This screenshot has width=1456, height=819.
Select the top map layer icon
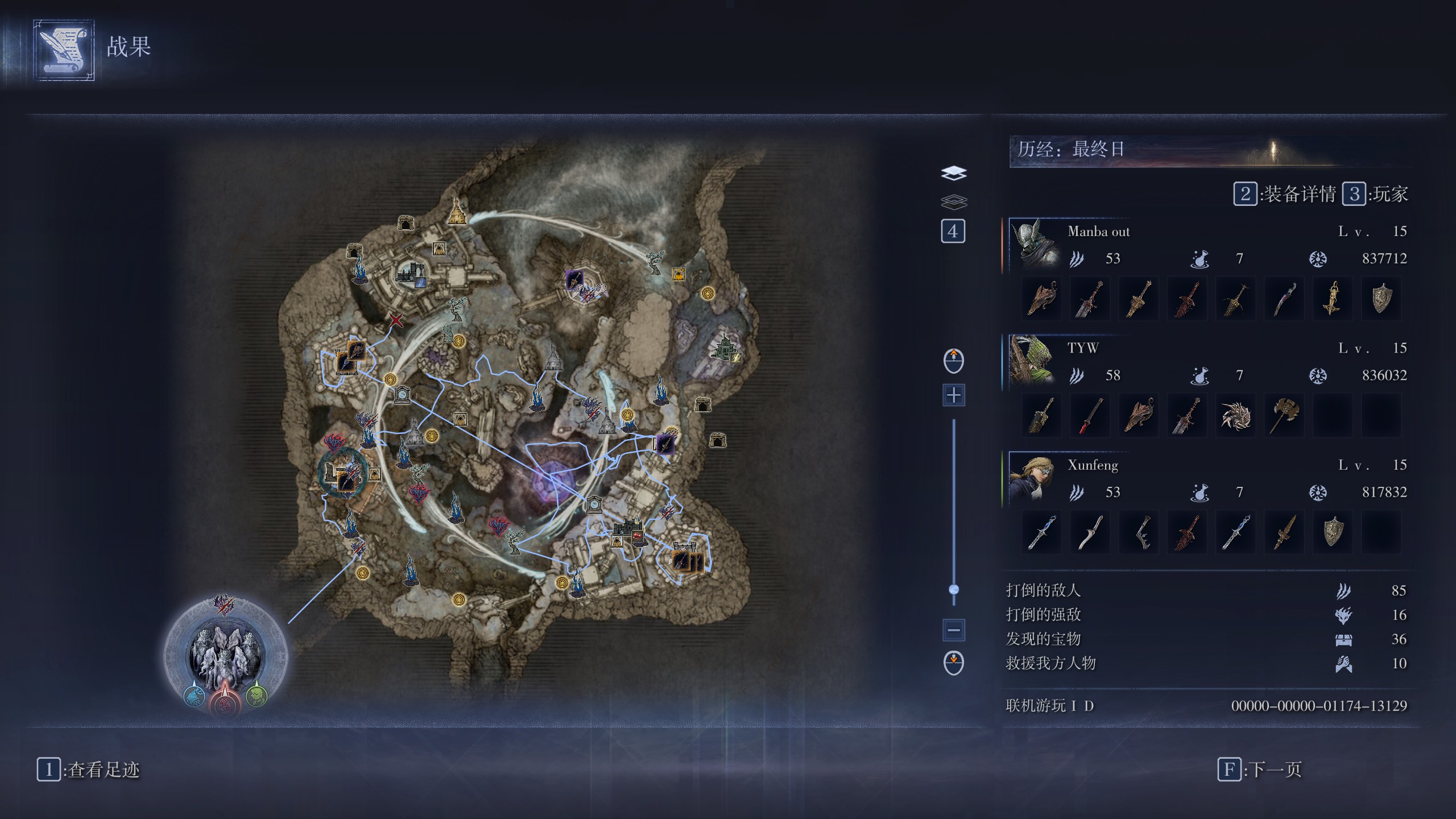tap(954, 173)
